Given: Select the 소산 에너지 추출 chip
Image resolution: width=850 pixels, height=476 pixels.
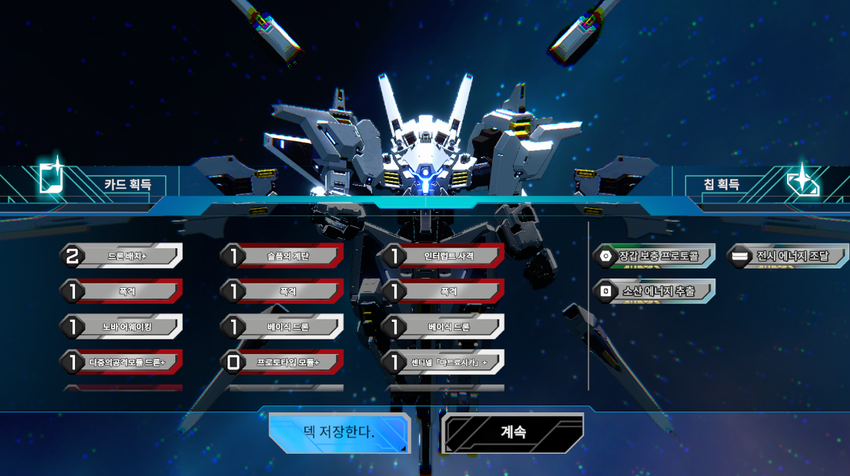Looking at the screenshot, I should [655, 291].
